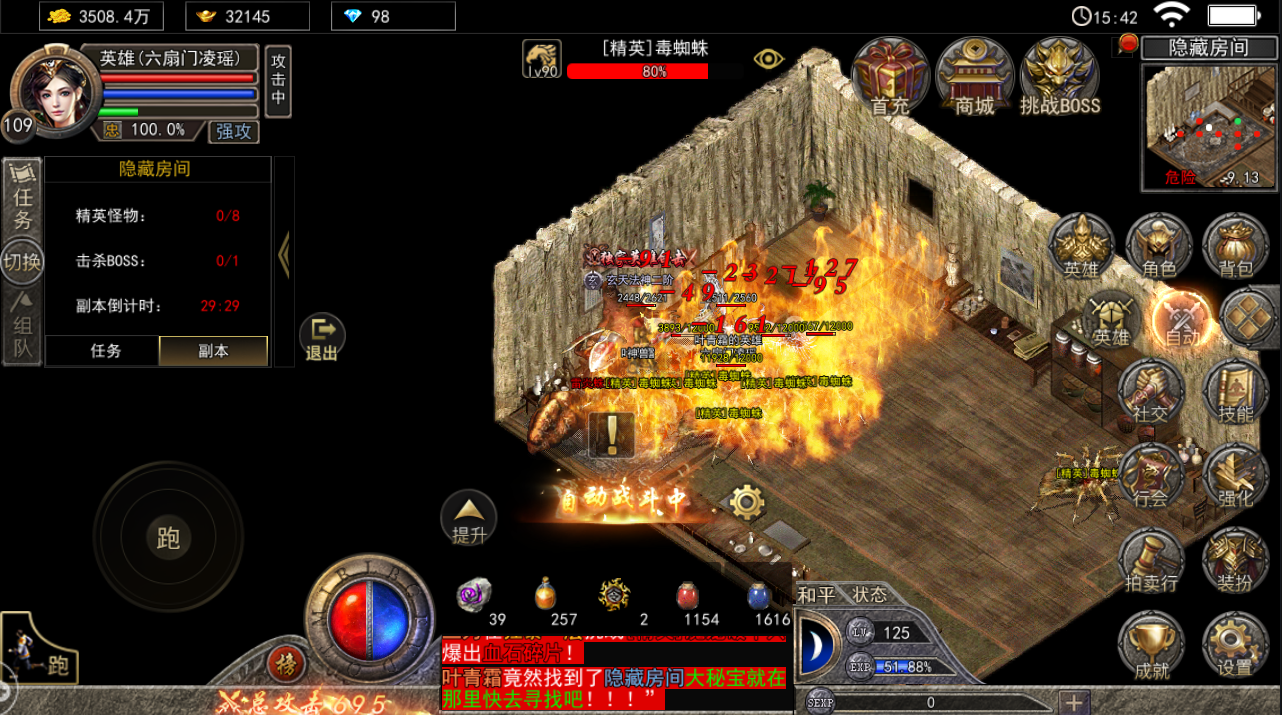This screenshot has height=715, width=1282.
Task: Open the 拍卖行 auction house
Action: click(x=1150, y=562)
